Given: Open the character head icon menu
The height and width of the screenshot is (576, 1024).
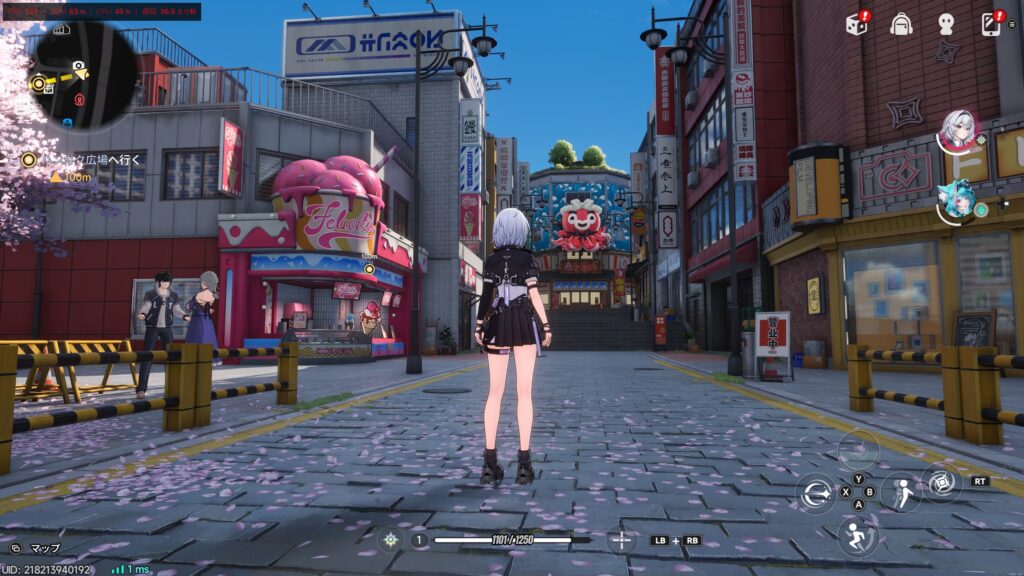Looking at the screenshot, I should [x=946, y=24].
